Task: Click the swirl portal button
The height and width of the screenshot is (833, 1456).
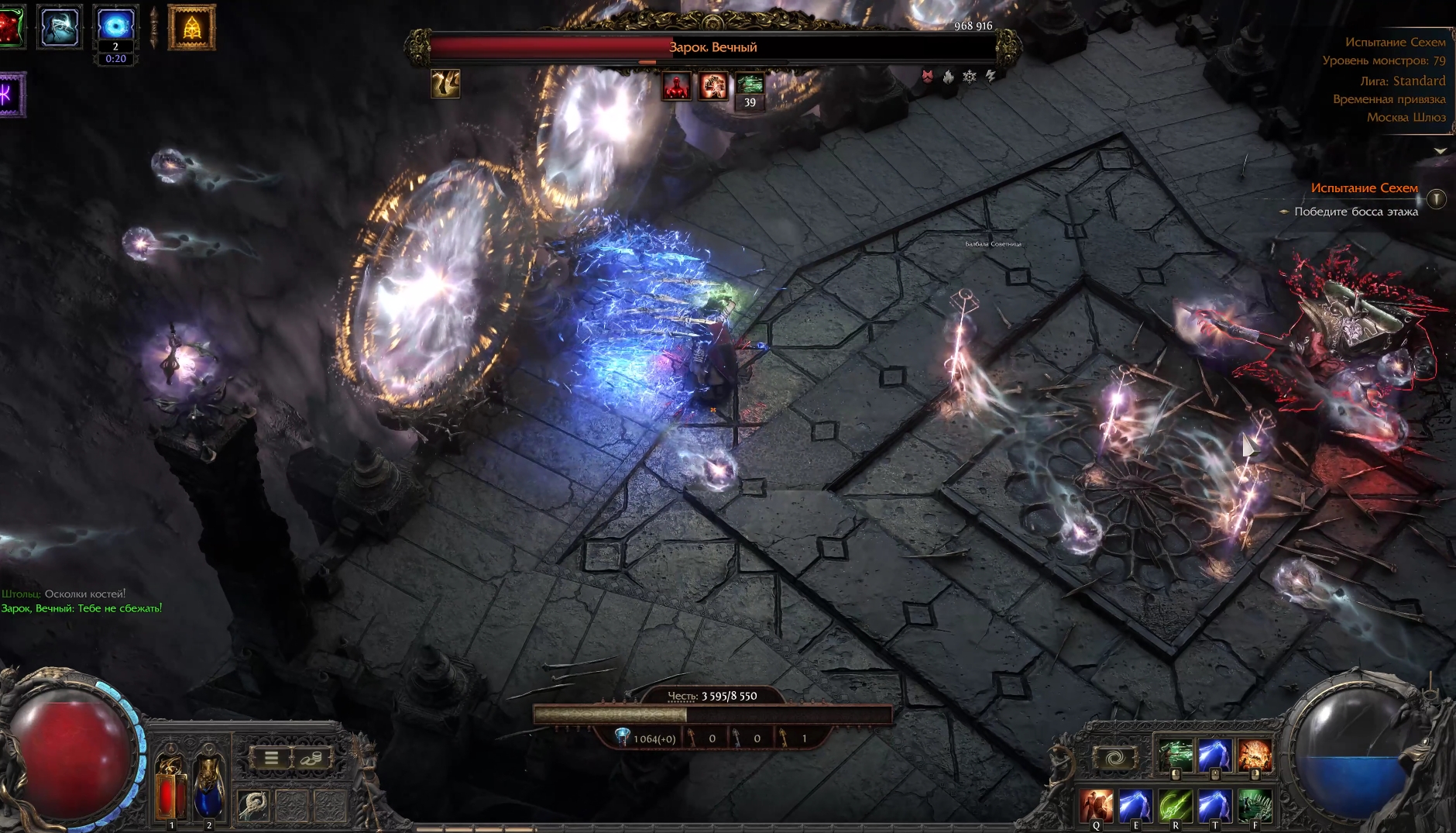Action: click(x=1114, y=758)
